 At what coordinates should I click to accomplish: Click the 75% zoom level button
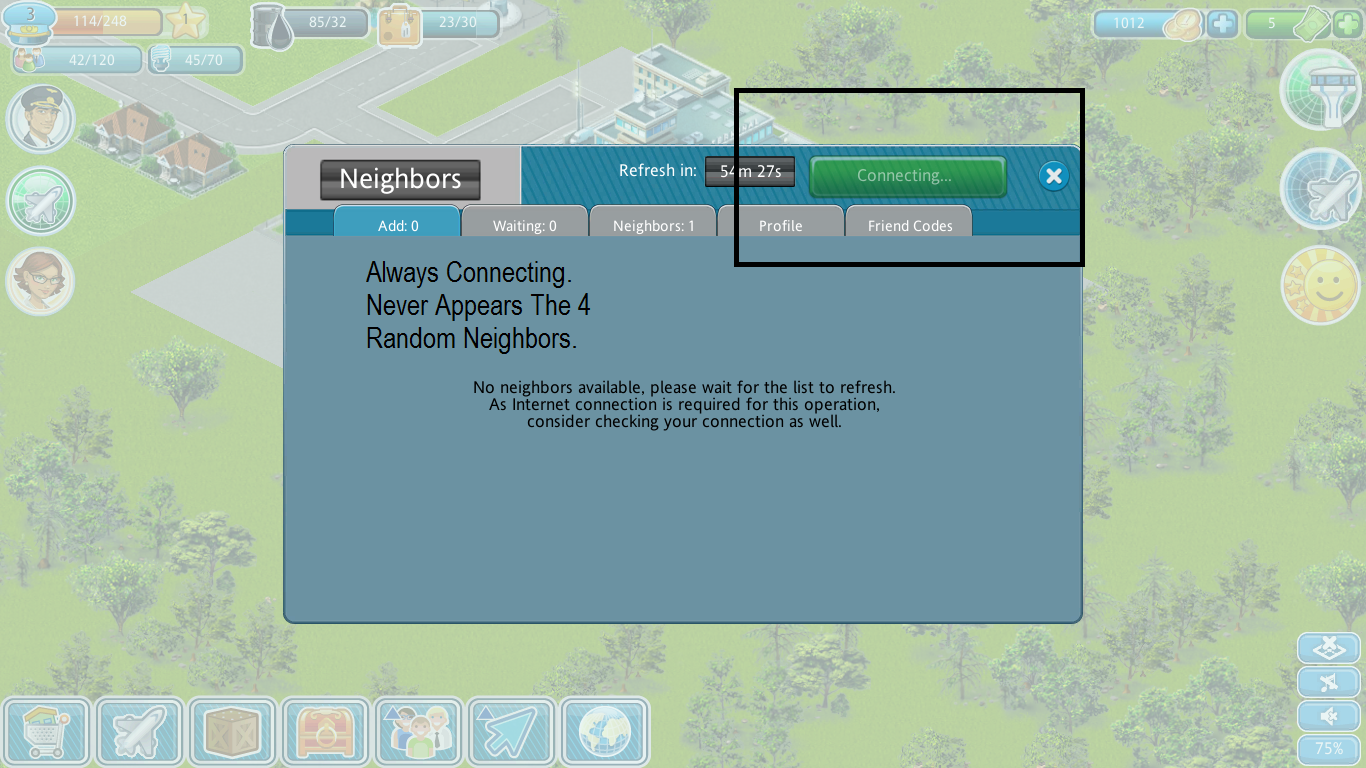click(x=1329, y=748)
